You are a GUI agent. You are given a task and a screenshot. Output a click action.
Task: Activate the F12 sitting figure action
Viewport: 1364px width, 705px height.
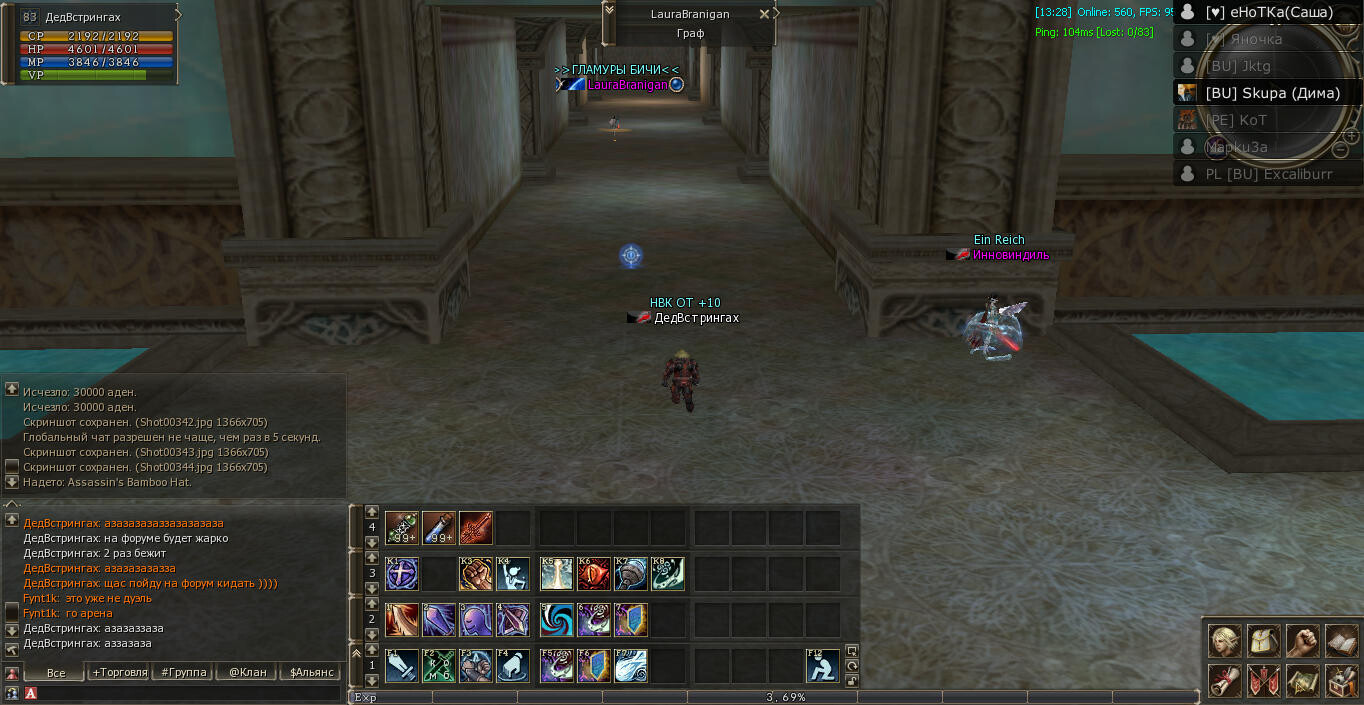point(823,666)
